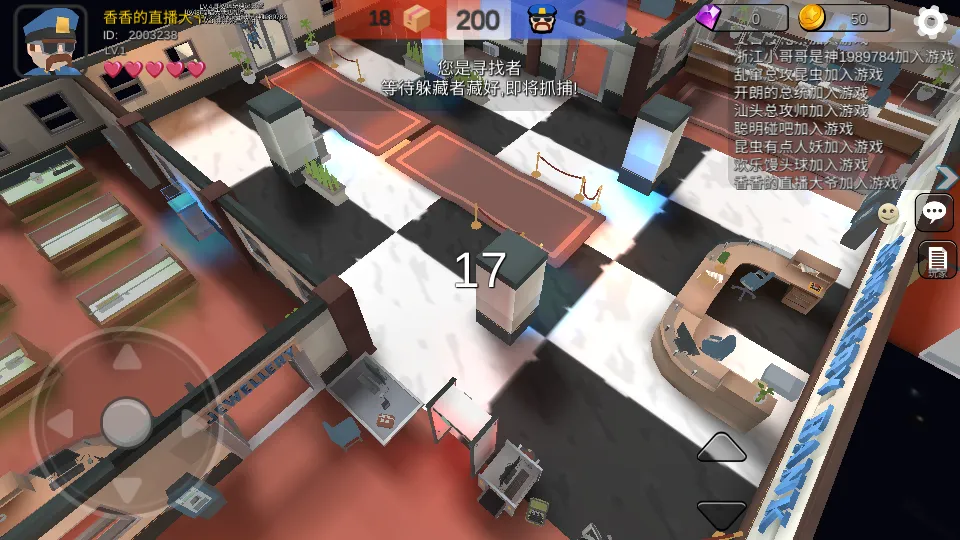Open the gear settings menu
The height and width of the screenshot is (540, 960).
click(931, 20)
